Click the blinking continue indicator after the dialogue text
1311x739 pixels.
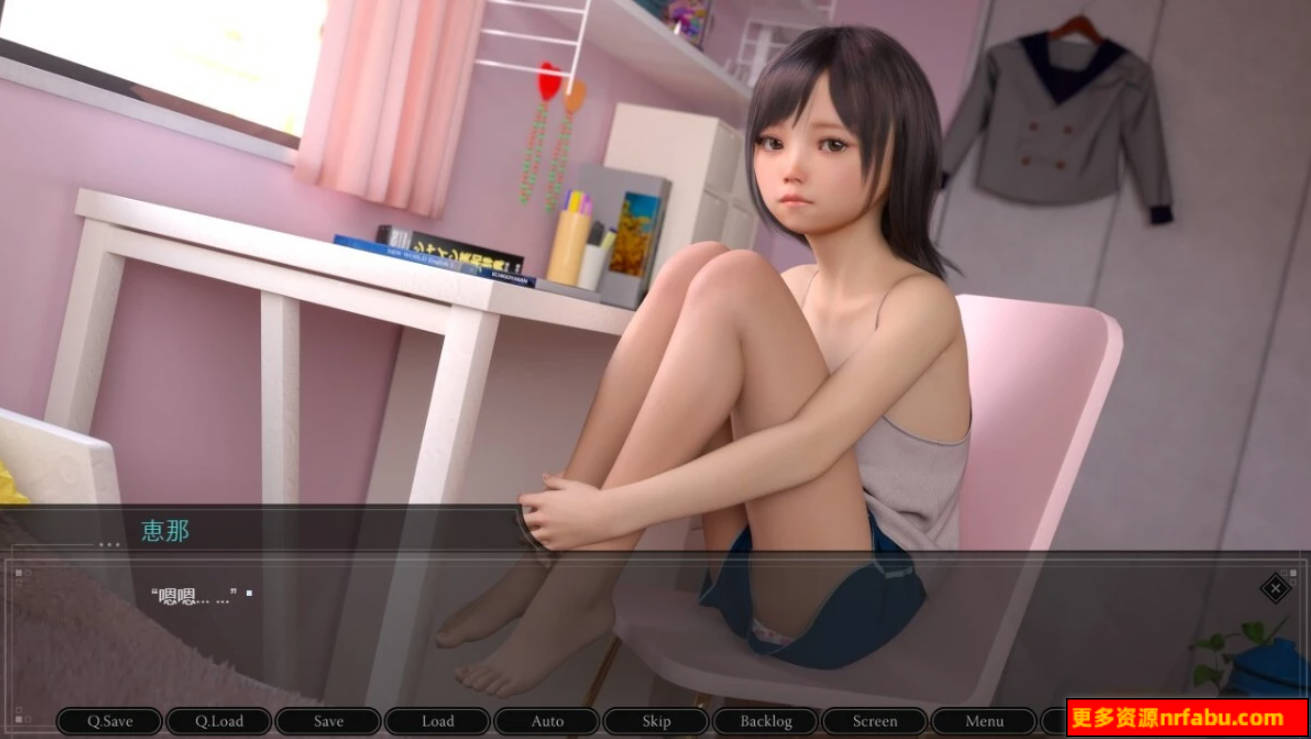point(249,594)
